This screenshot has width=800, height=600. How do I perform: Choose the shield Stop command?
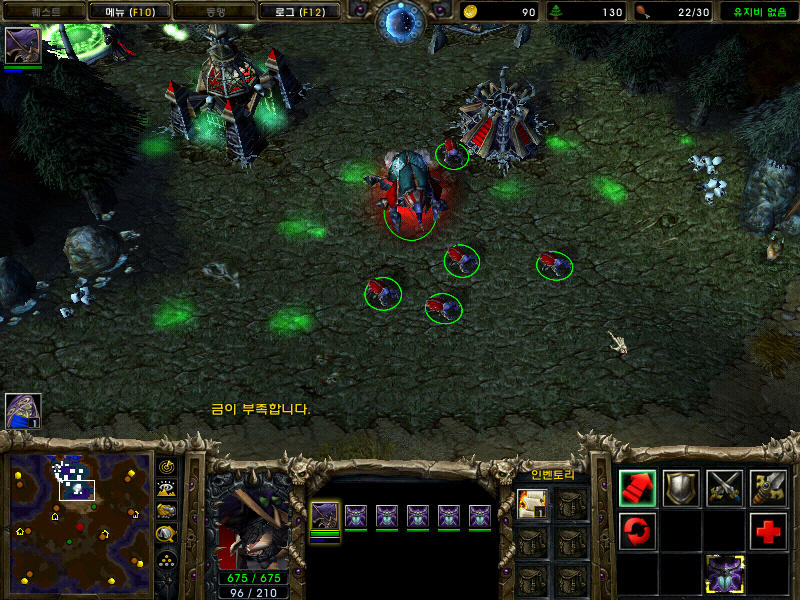pyautogui.click(x=681, y=487)
